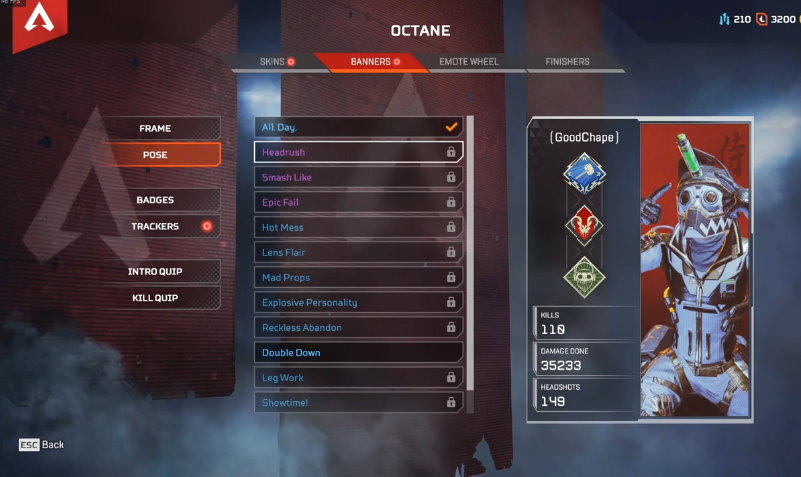The width and height of the screenshot is (801, 477).
Task: Click the Hot Mess pose
Action: (358, 227)
